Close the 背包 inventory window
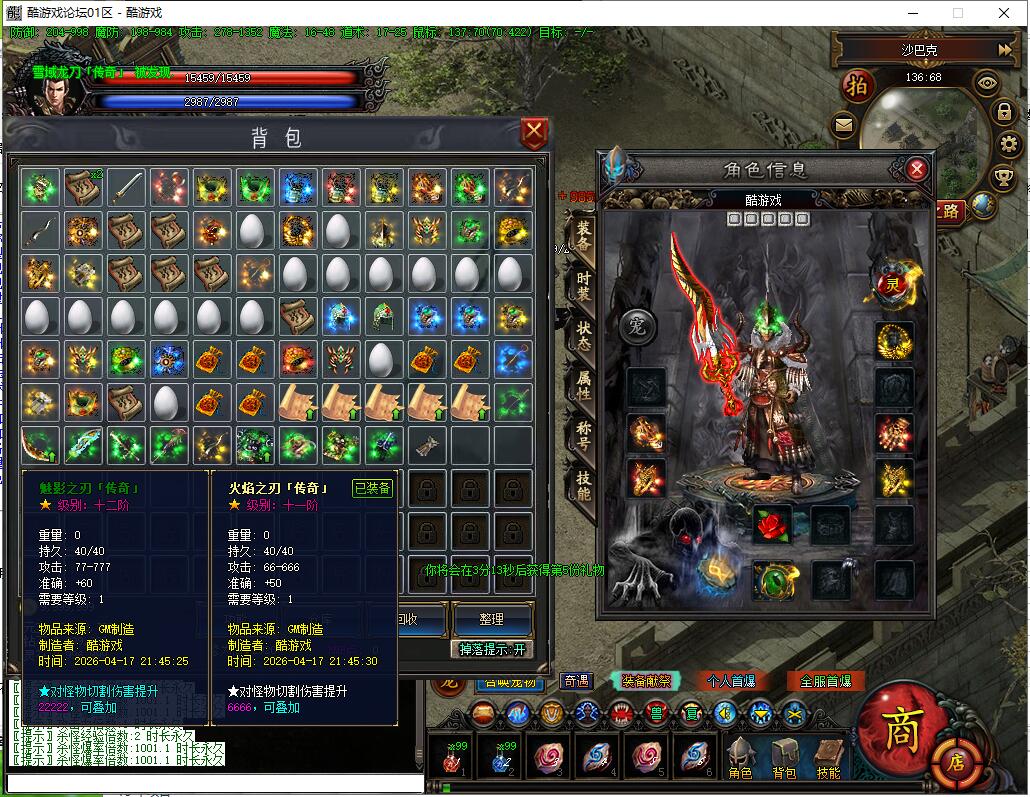Viewport: 1030px width, 797px height. (535, 131)
